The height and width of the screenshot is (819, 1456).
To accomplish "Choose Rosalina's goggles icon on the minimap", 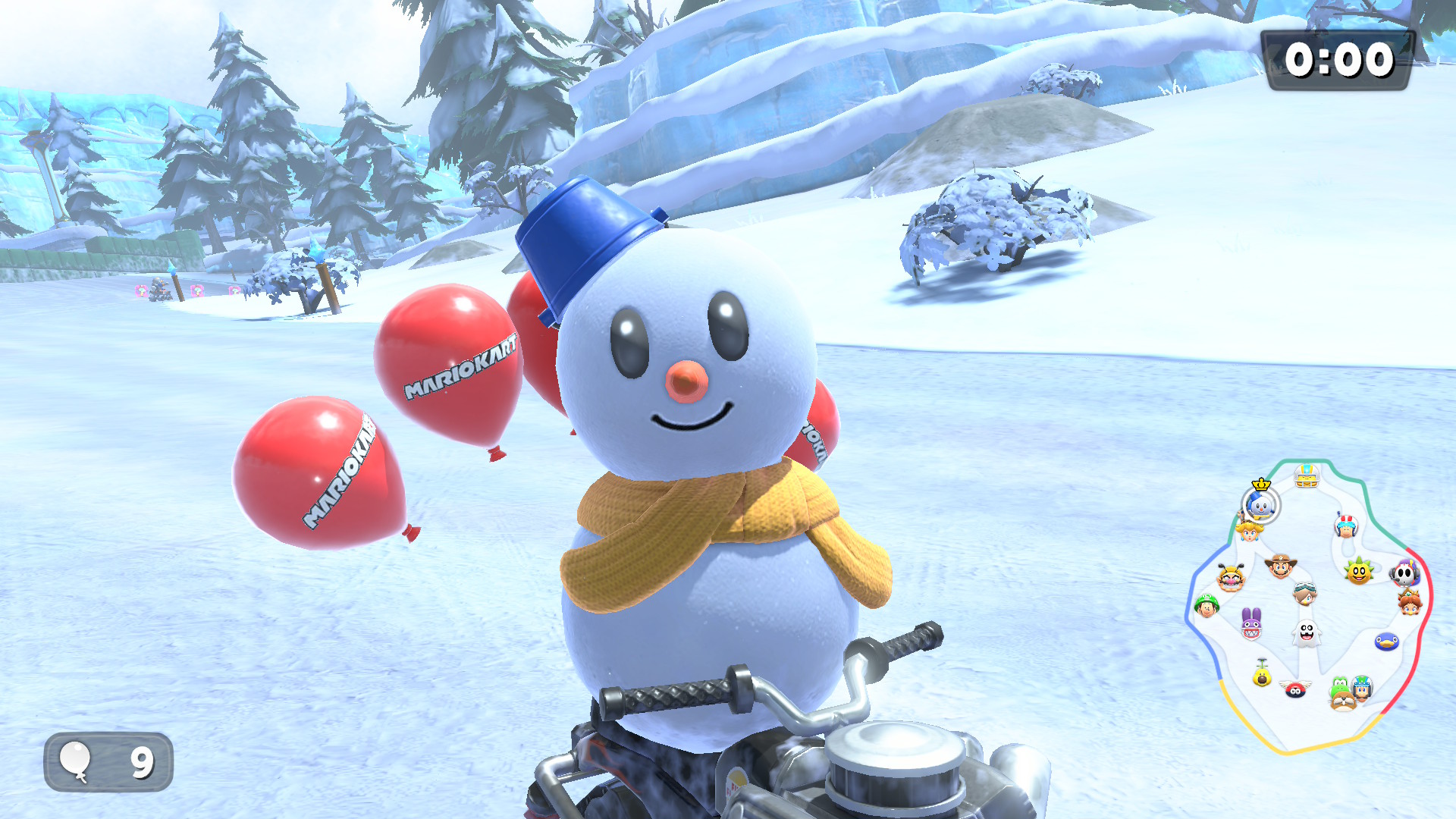I will [x=1304, y=593].
